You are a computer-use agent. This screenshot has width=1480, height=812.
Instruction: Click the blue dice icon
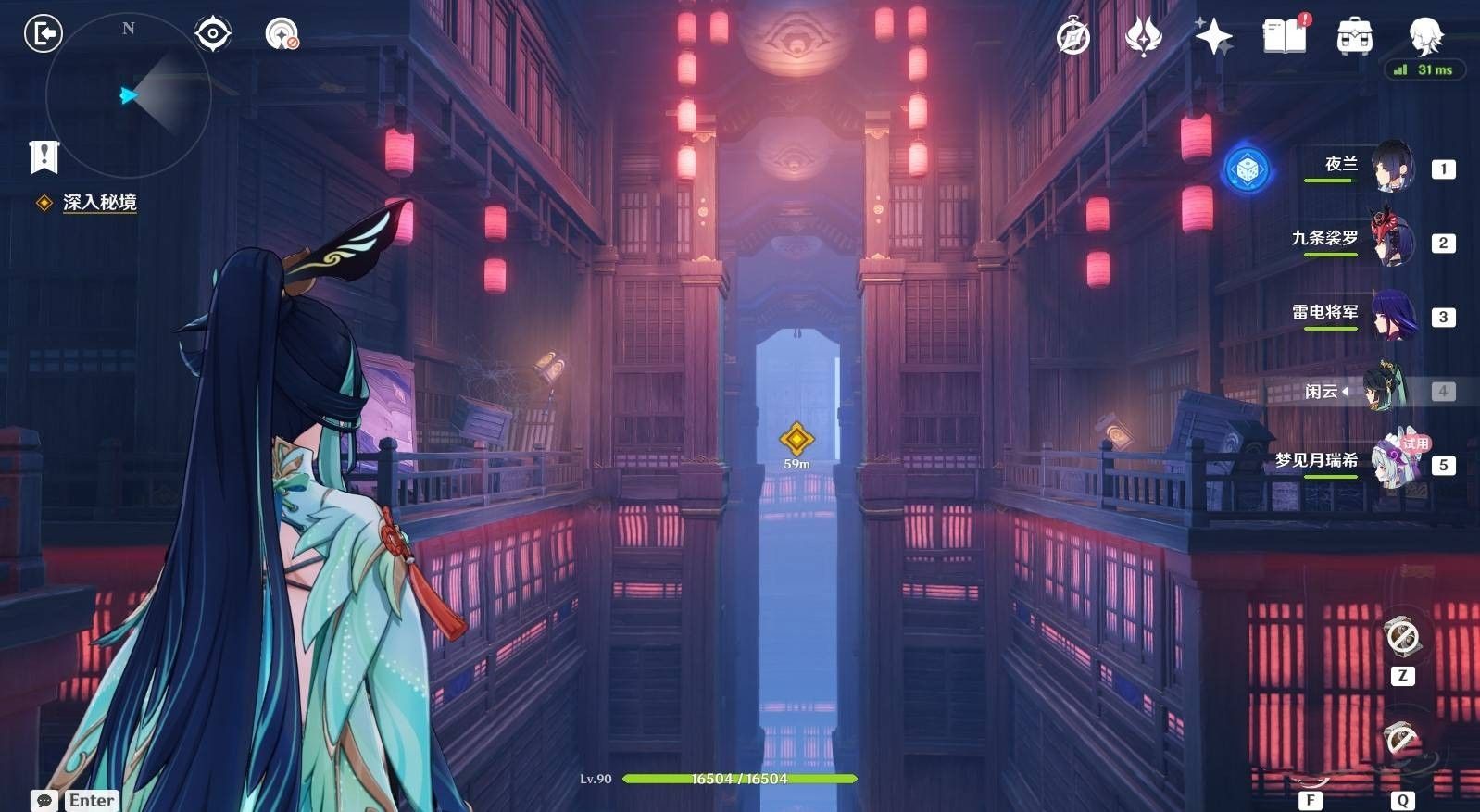(1247, 169)
